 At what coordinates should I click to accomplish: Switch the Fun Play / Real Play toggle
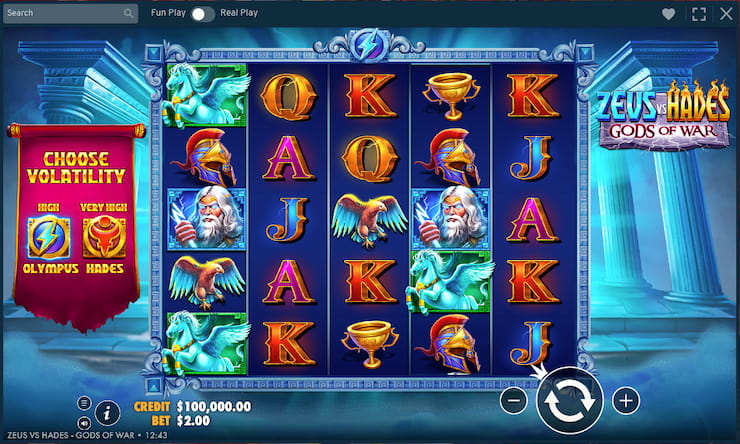tap(203, 14)
